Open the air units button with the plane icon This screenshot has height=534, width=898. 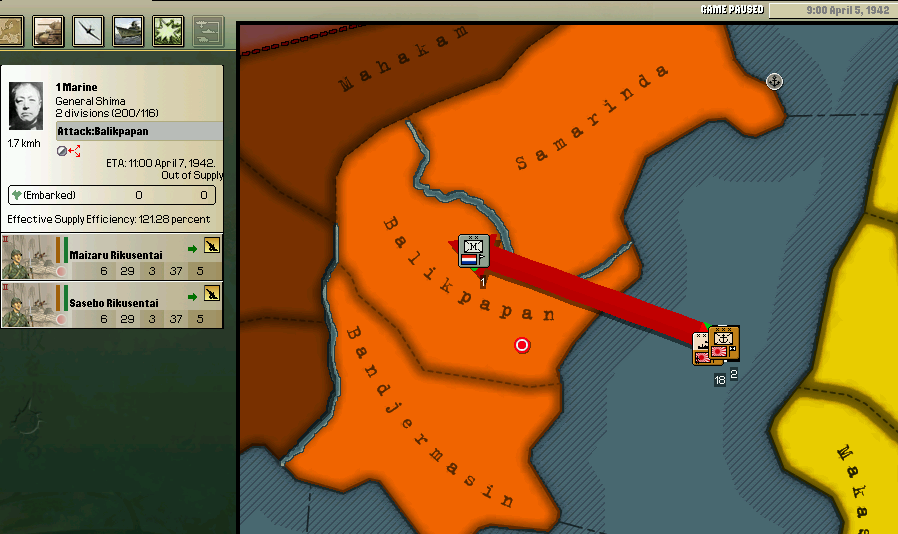pos(88,31)
